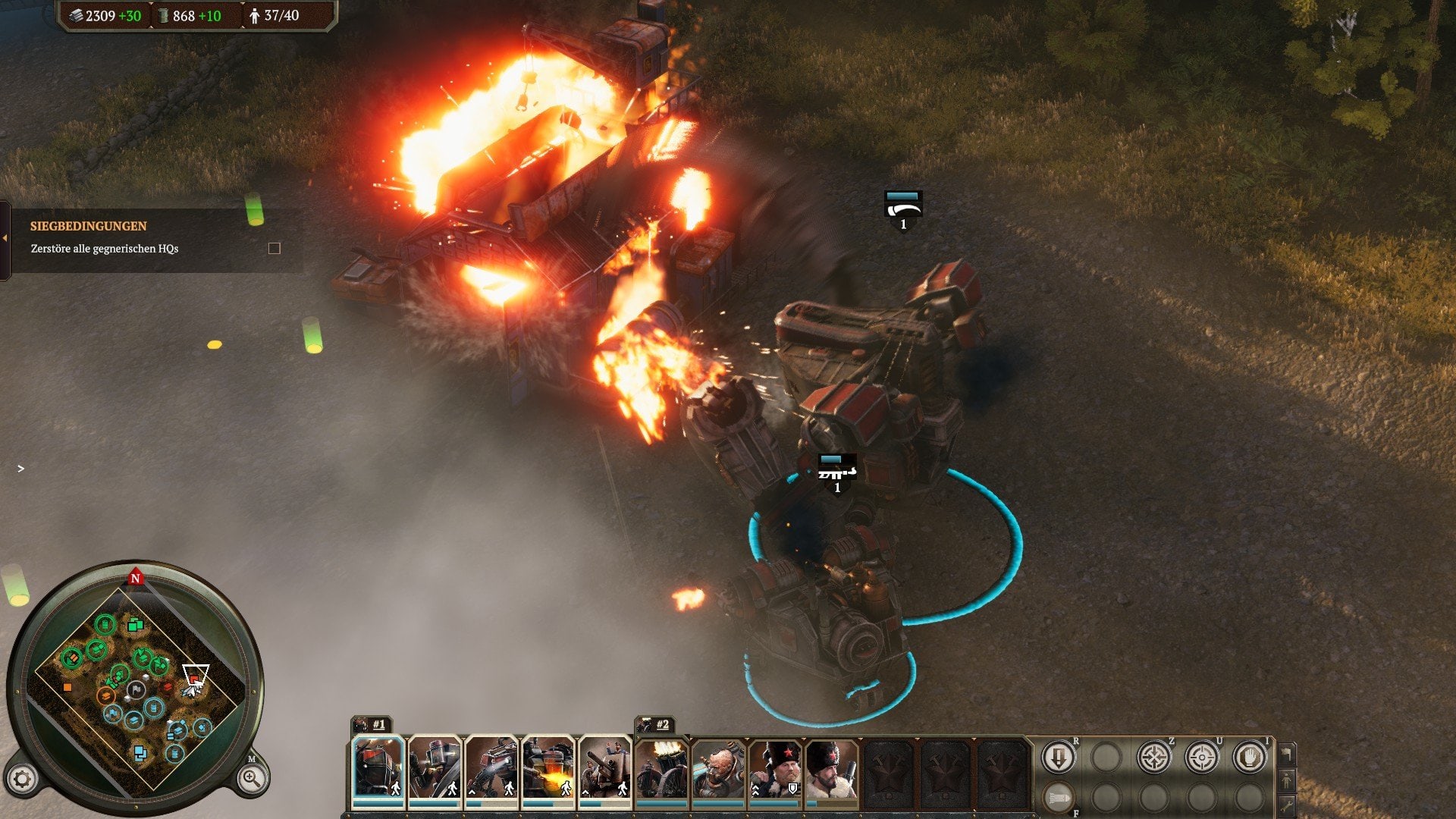Screen dimensions: 1456x819
Task: Open the wrench side tab
Action: tap(1287, 804)
